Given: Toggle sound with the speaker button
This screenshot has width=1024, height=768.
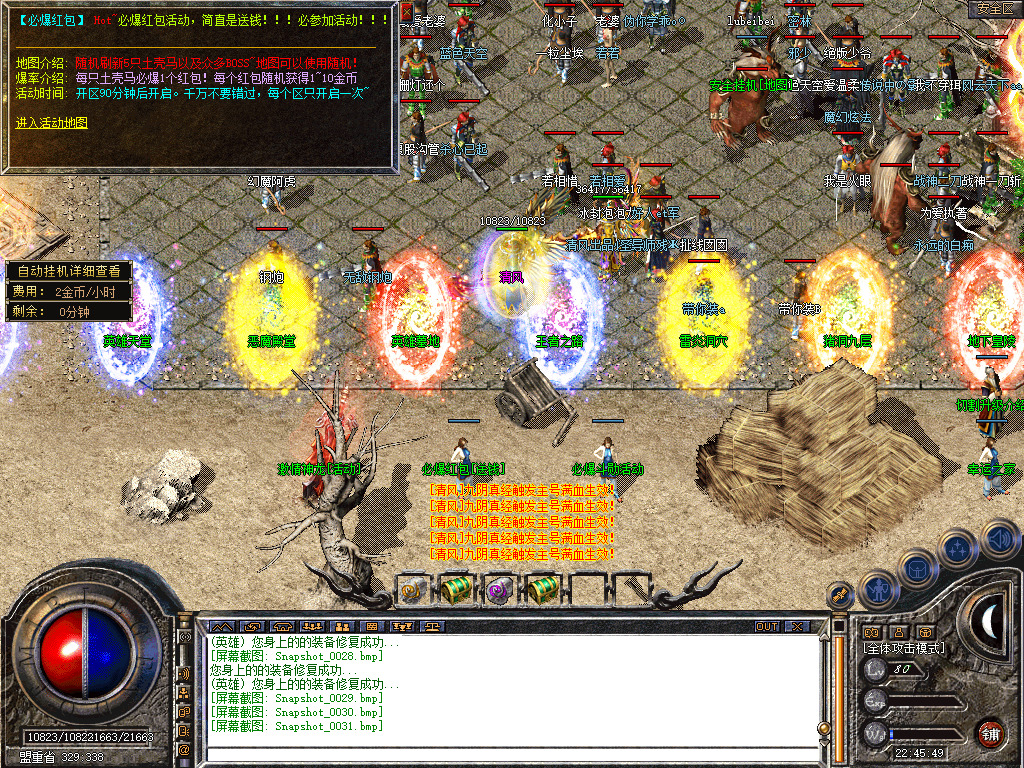Looking at the screenshot, I should coord(998,537).
